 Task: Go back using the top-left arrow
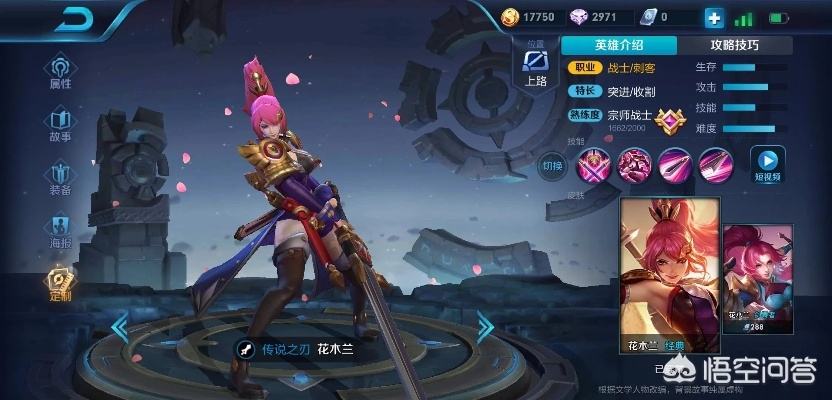70,19
